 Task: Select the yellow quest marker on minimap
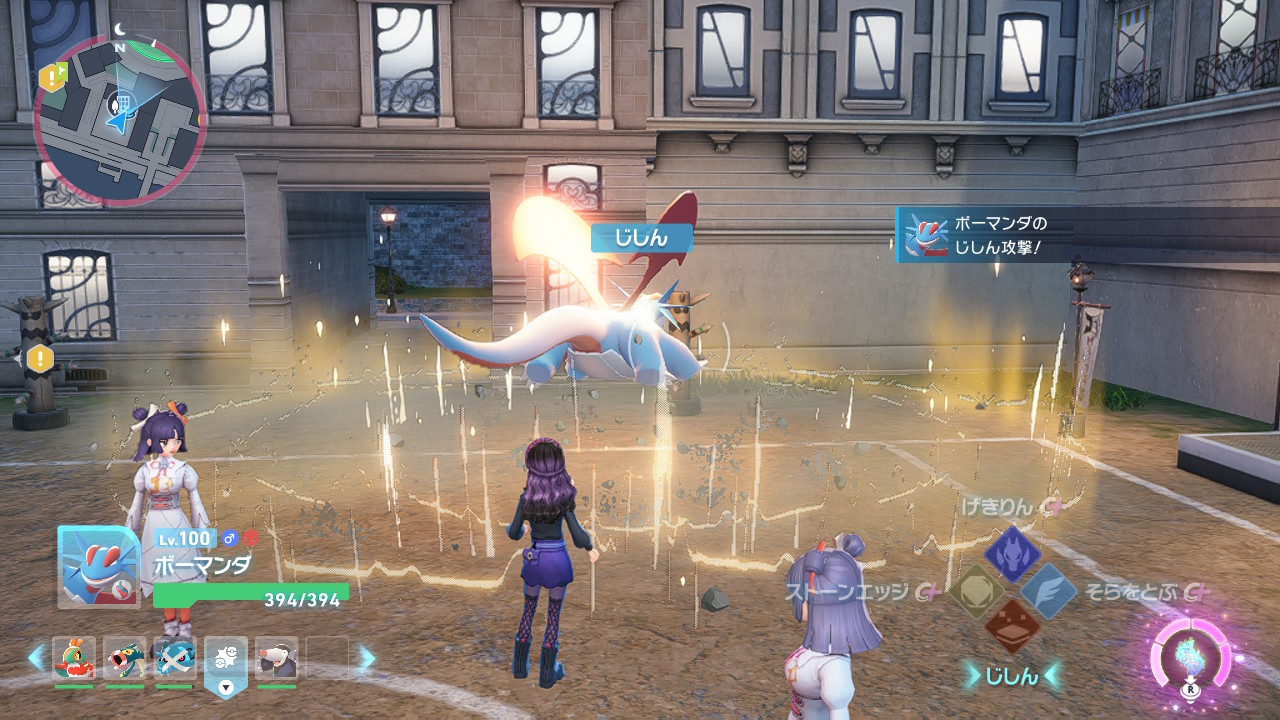click(x=51, y=76)
